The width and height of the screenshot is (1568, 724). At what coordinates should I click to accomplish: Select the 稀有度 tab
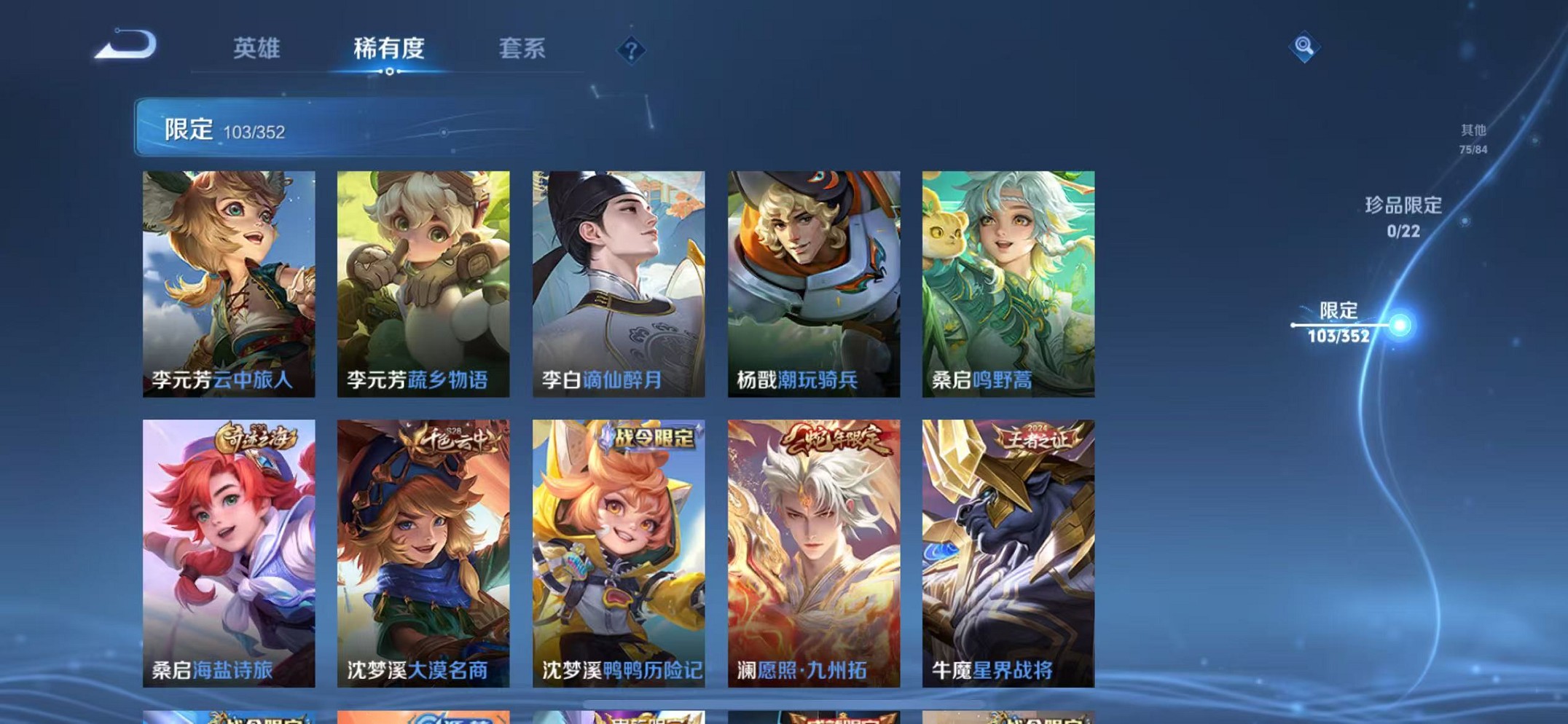pos(391,49)
